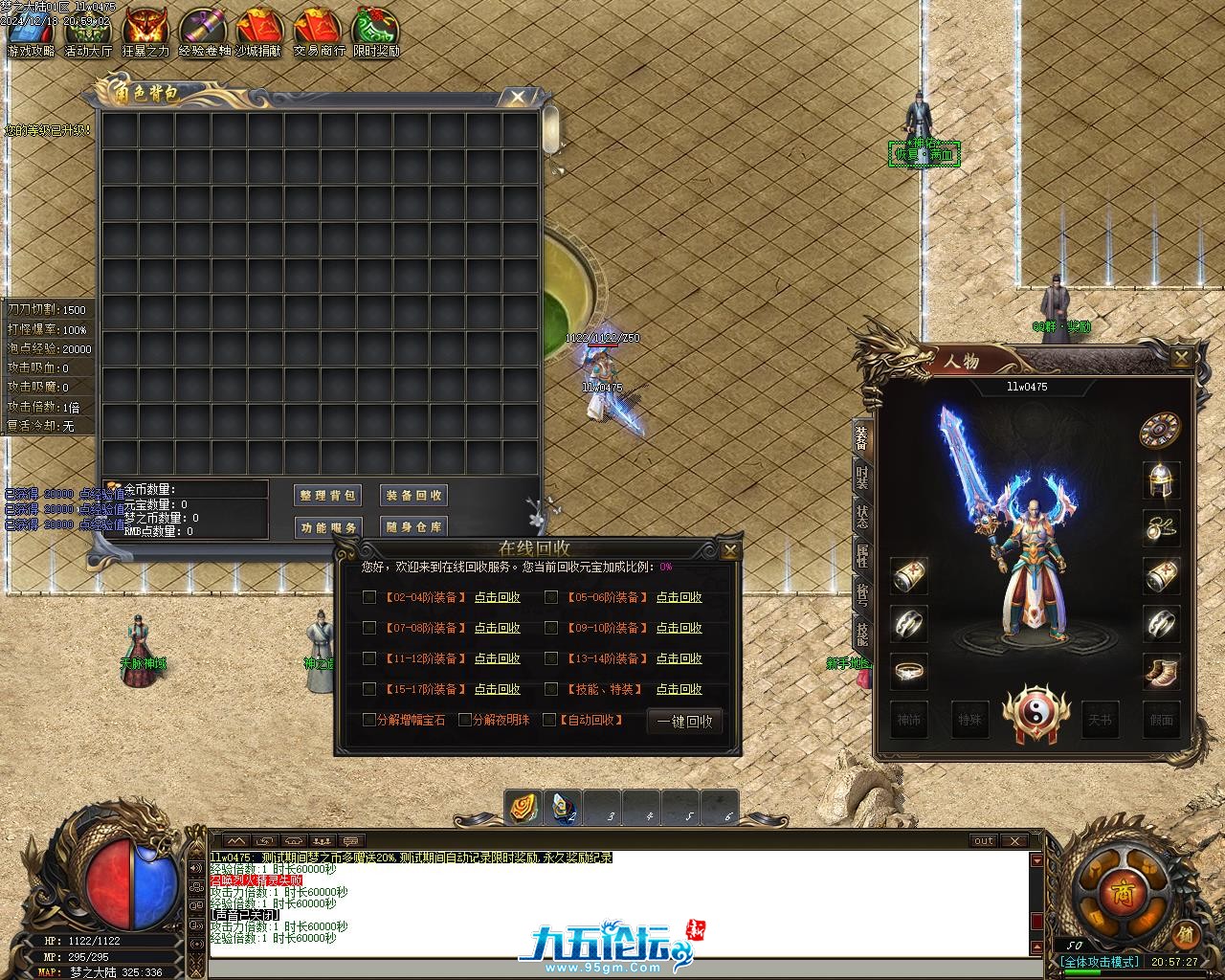Switch to the 技能 skills tab
The width and height of the screenshot is (1225, 980).
[x=862, y=634]
